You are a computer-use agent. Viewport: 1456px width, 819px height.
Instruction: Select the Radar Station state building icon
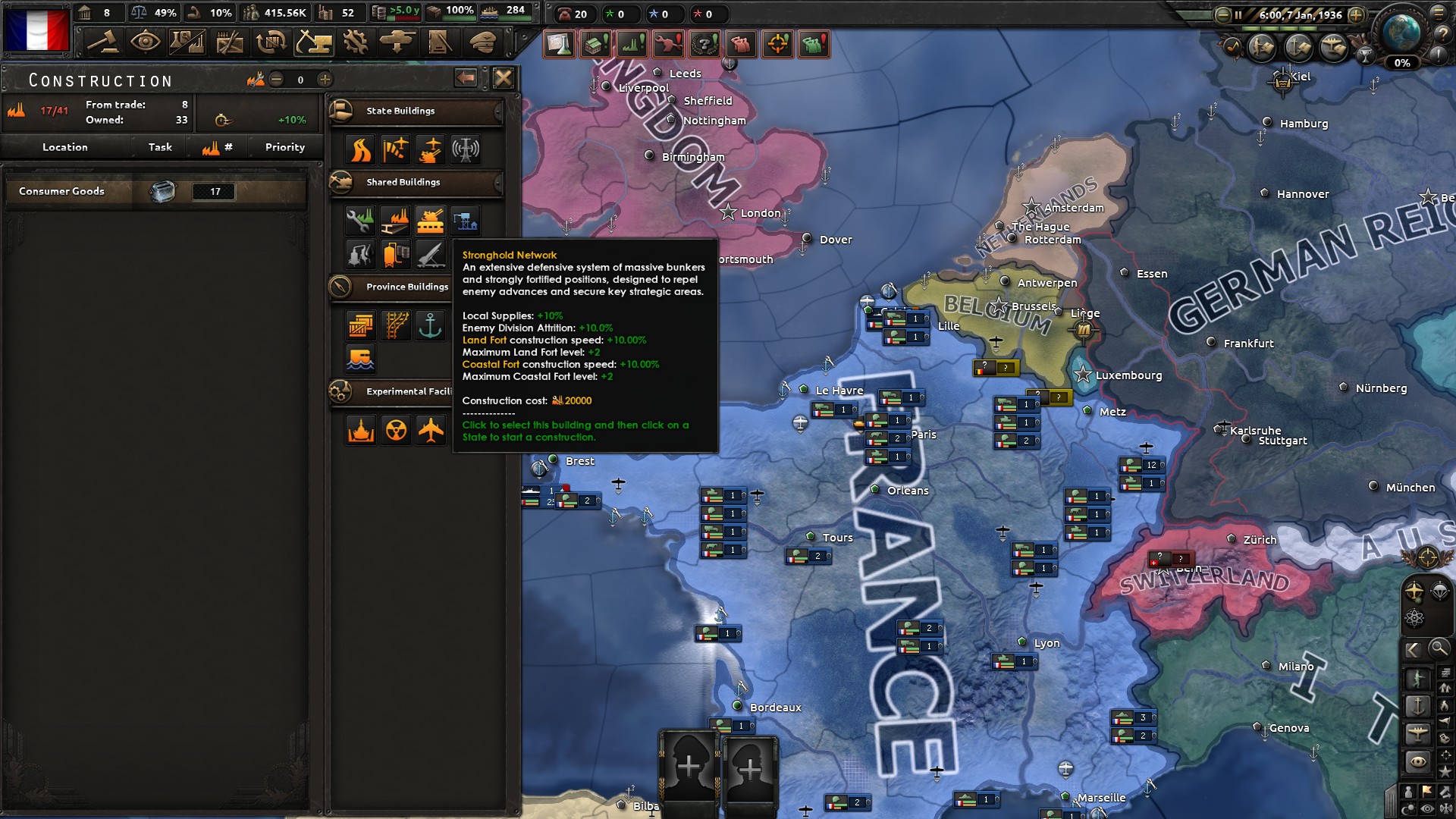(464, 149)
